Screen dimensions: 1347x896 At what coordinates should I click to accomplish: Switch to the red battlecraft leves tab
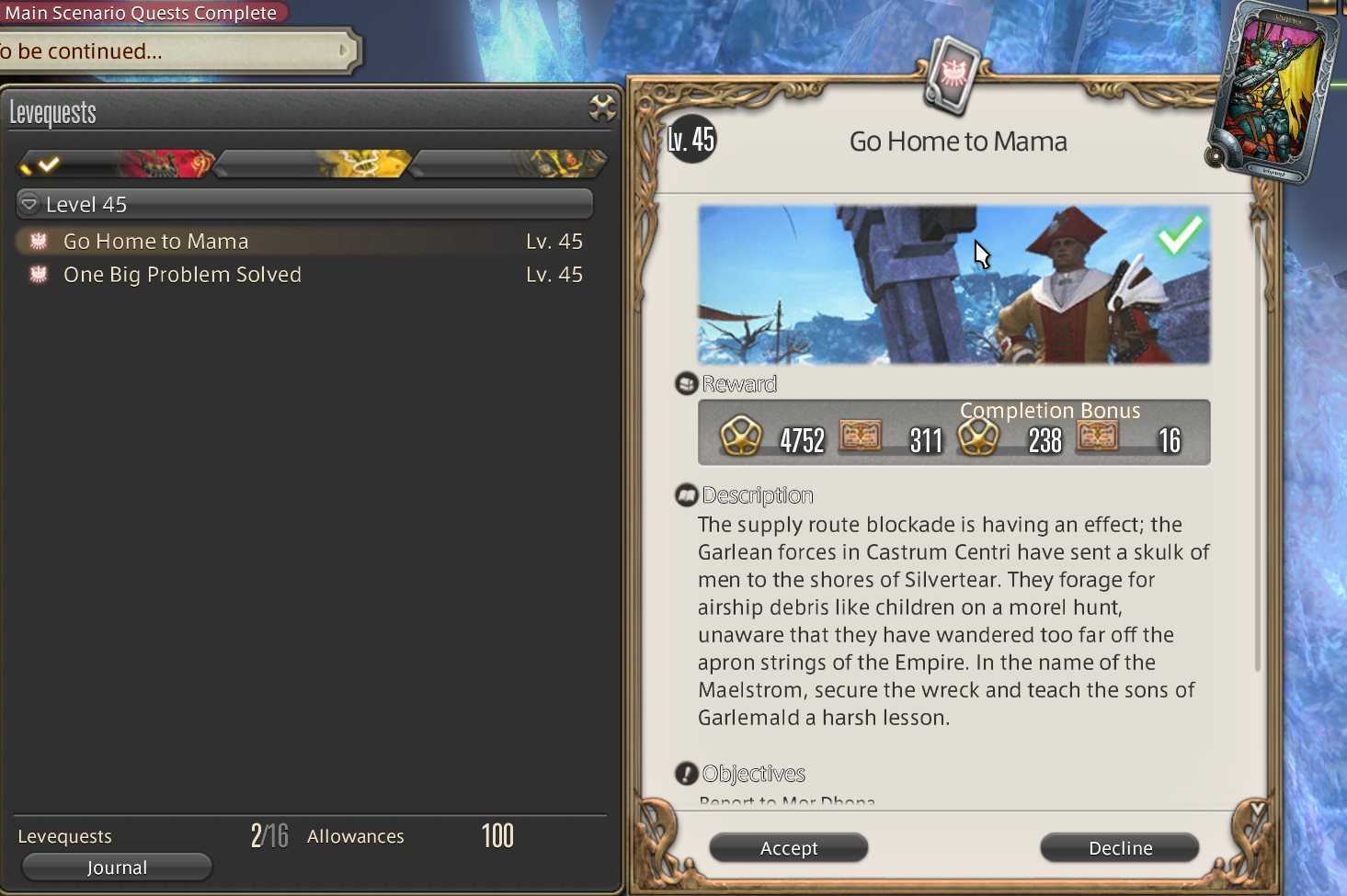[x=120, y=164]
